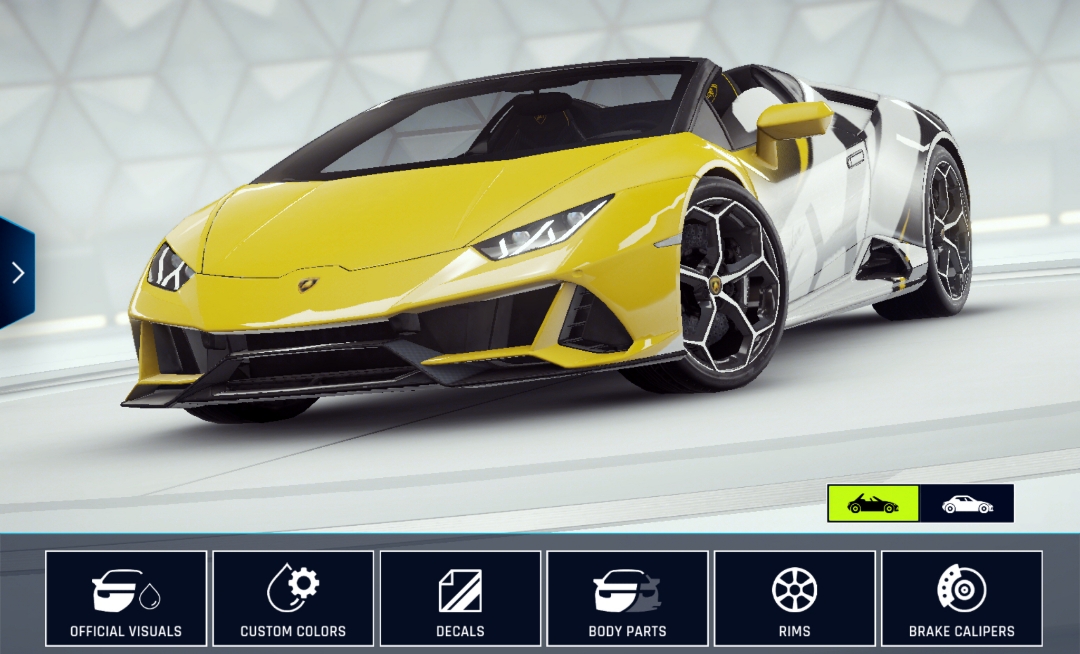Viewport: 1080px width, 654px height.
Task: Switch to the convertible roof-down view
Action: [x=873, y=504]
